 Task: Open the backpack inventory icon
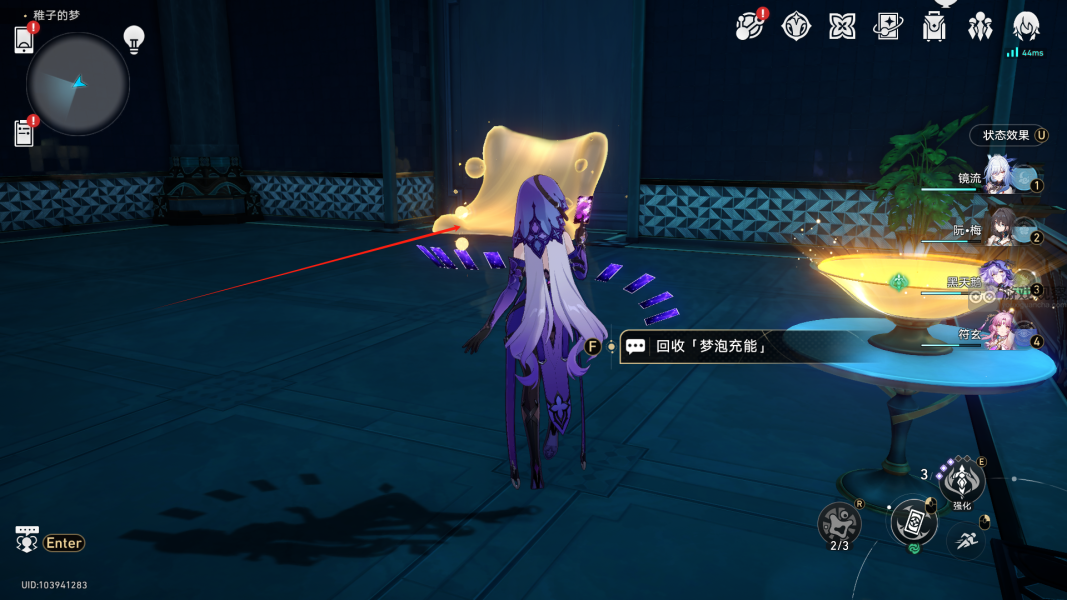tap(934, 26)
